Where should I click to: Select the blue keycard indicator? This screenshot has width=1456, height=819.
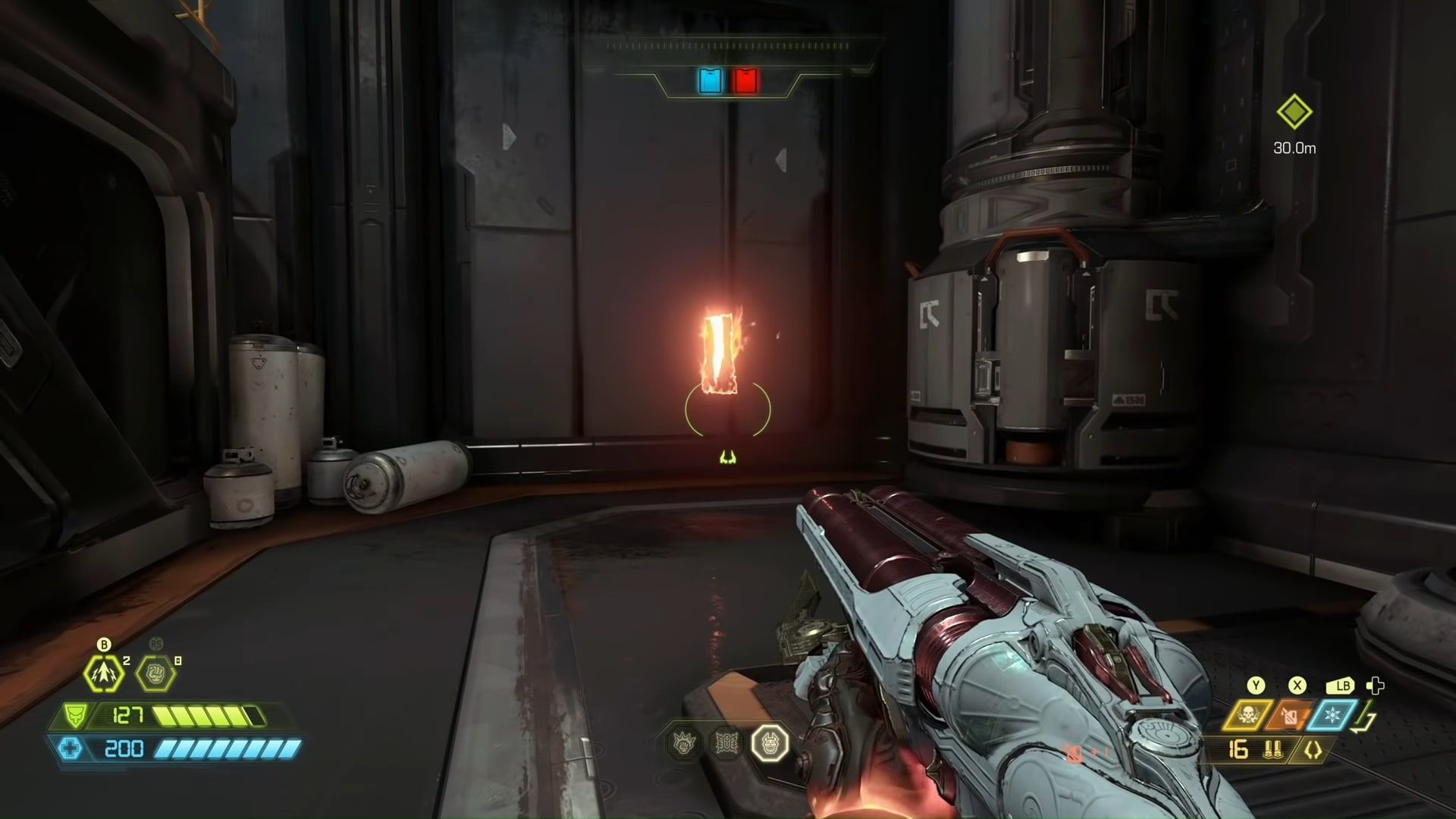pos(711,80)
